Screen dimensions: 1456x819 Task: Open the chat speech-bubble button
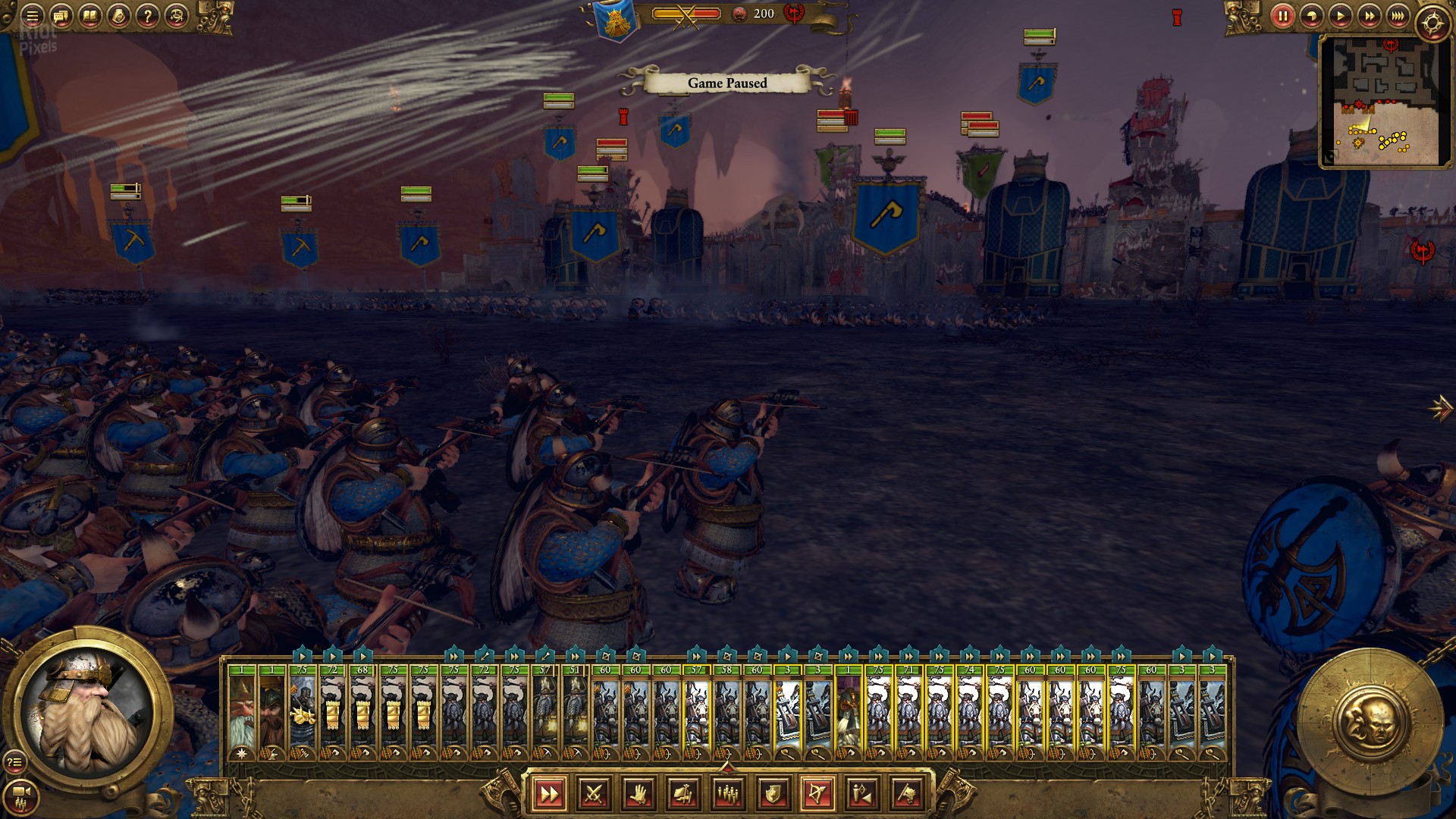tap(61, 16)
